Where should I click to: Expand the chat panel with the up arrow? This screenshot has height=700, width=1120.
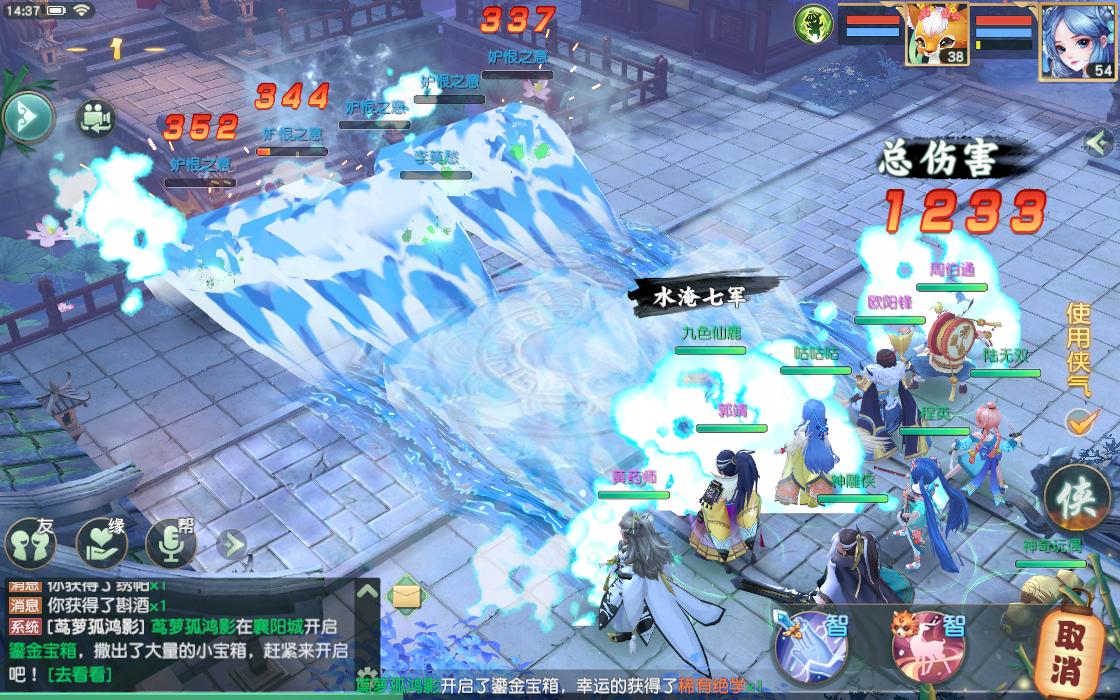coord(366,592)
